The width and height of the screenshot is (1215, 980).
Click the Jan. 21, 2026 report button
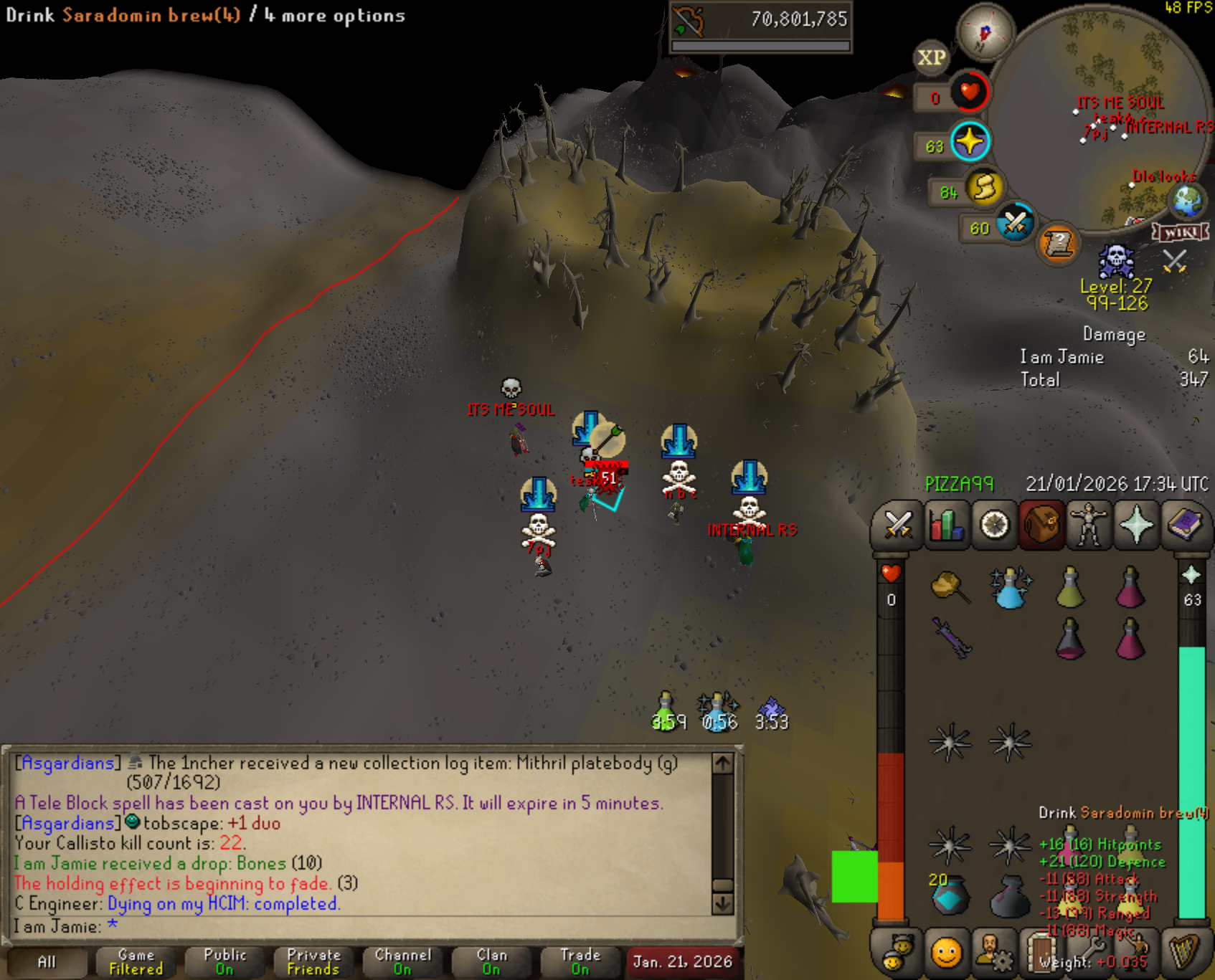pos(682,961)
